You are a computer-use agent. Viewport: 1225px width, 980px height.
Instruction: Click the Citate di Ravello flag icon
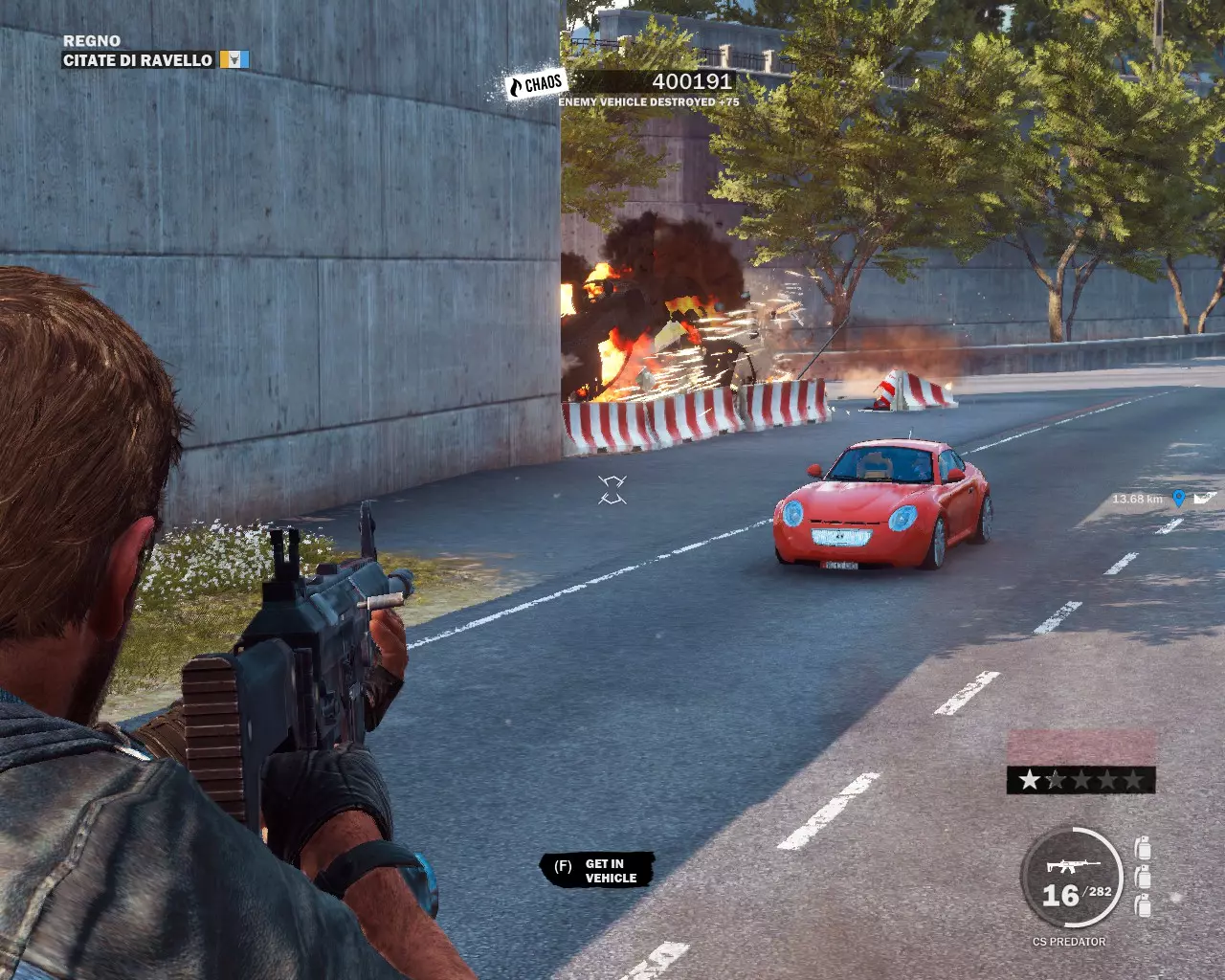(234, 59)
